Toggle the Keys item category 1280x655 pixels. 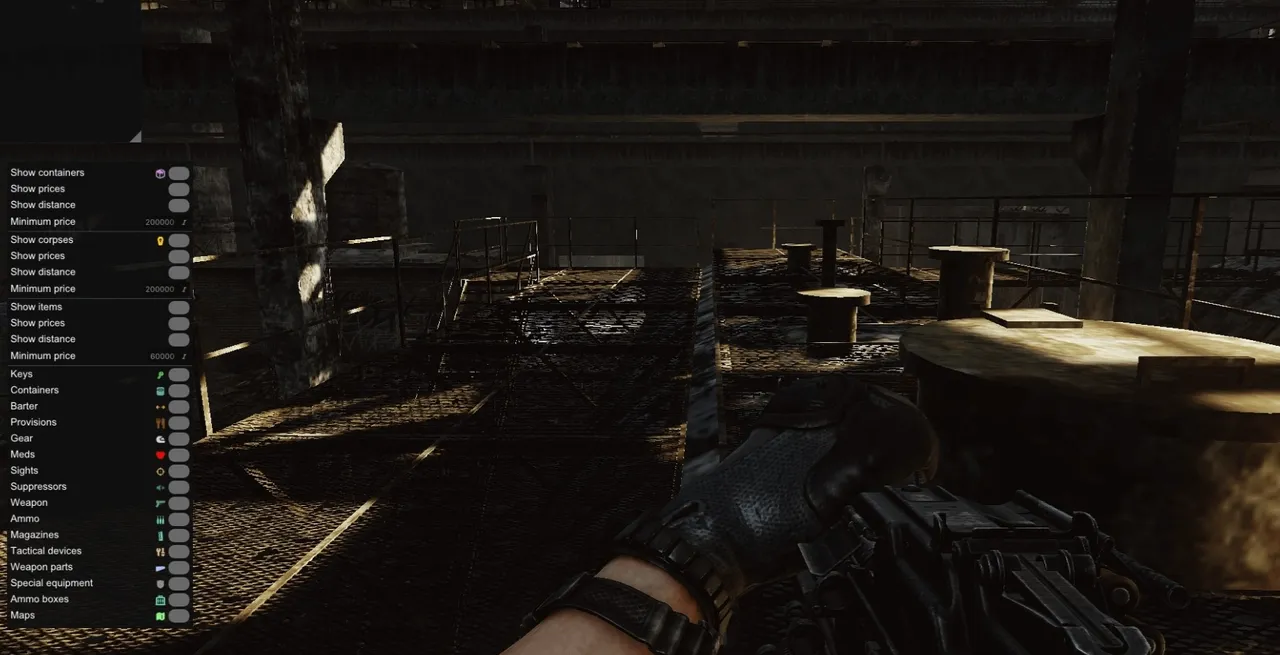179,374
